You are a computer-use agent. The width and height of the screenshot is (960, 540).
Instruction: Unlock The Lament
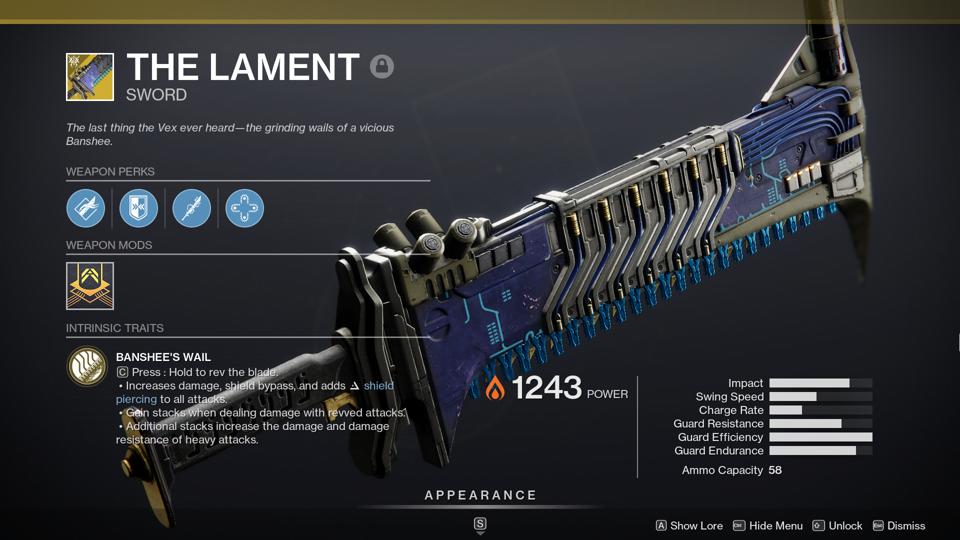click(837, 525)
